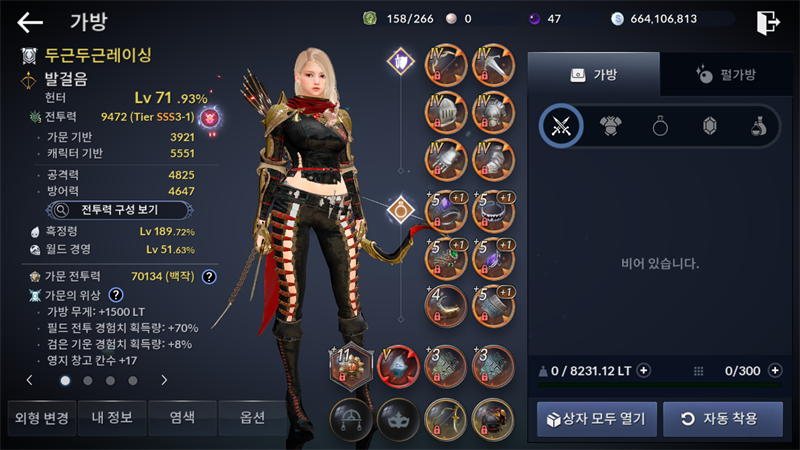Open the 가문 전투력 help tooltip

(209, 277)
